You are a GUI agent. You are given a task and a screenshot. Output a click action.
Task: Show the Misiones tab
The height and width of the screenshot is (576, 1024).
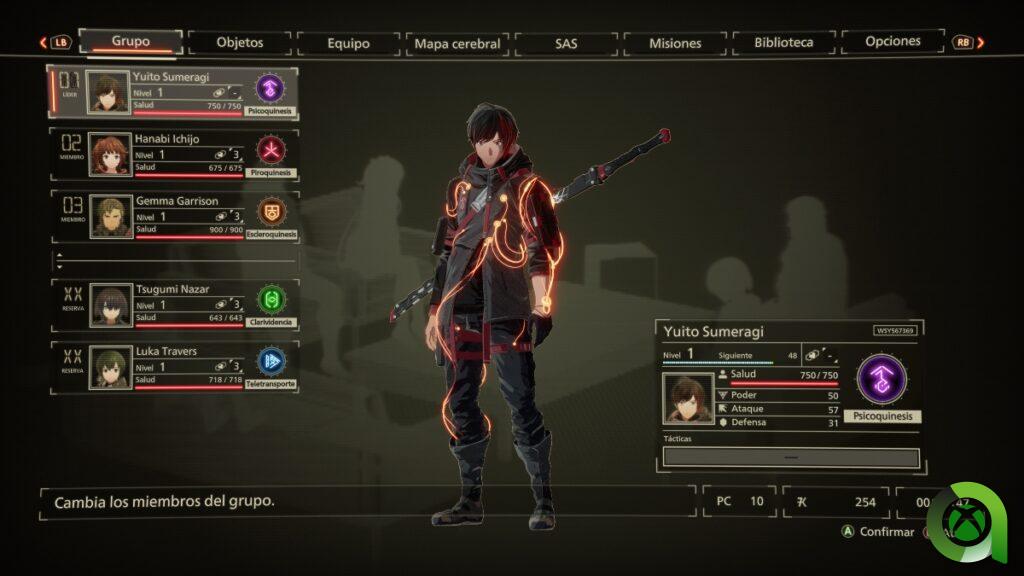(x=675, y=43)
